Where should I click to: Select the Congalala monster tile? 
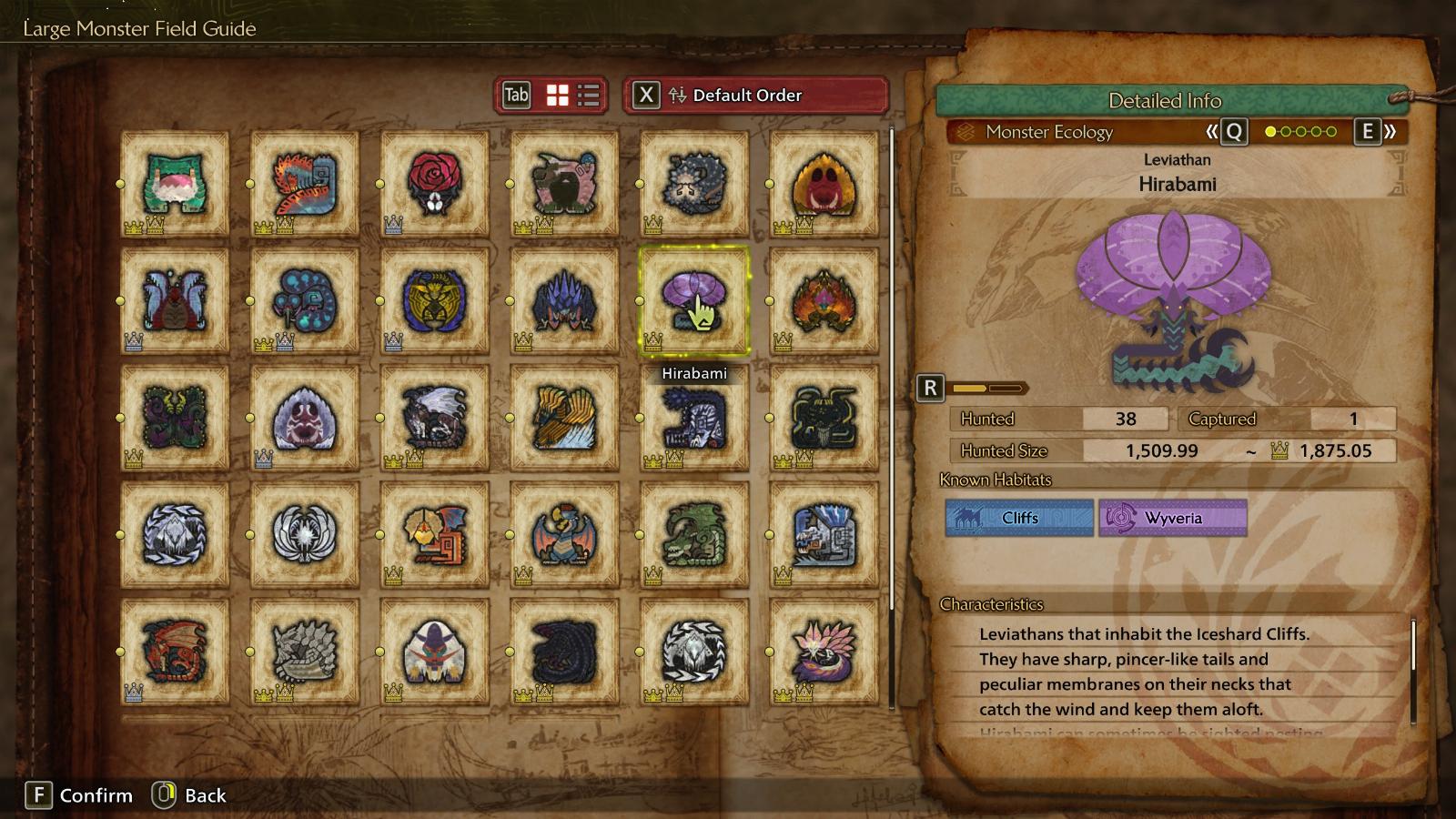click(x=565, y=184)
